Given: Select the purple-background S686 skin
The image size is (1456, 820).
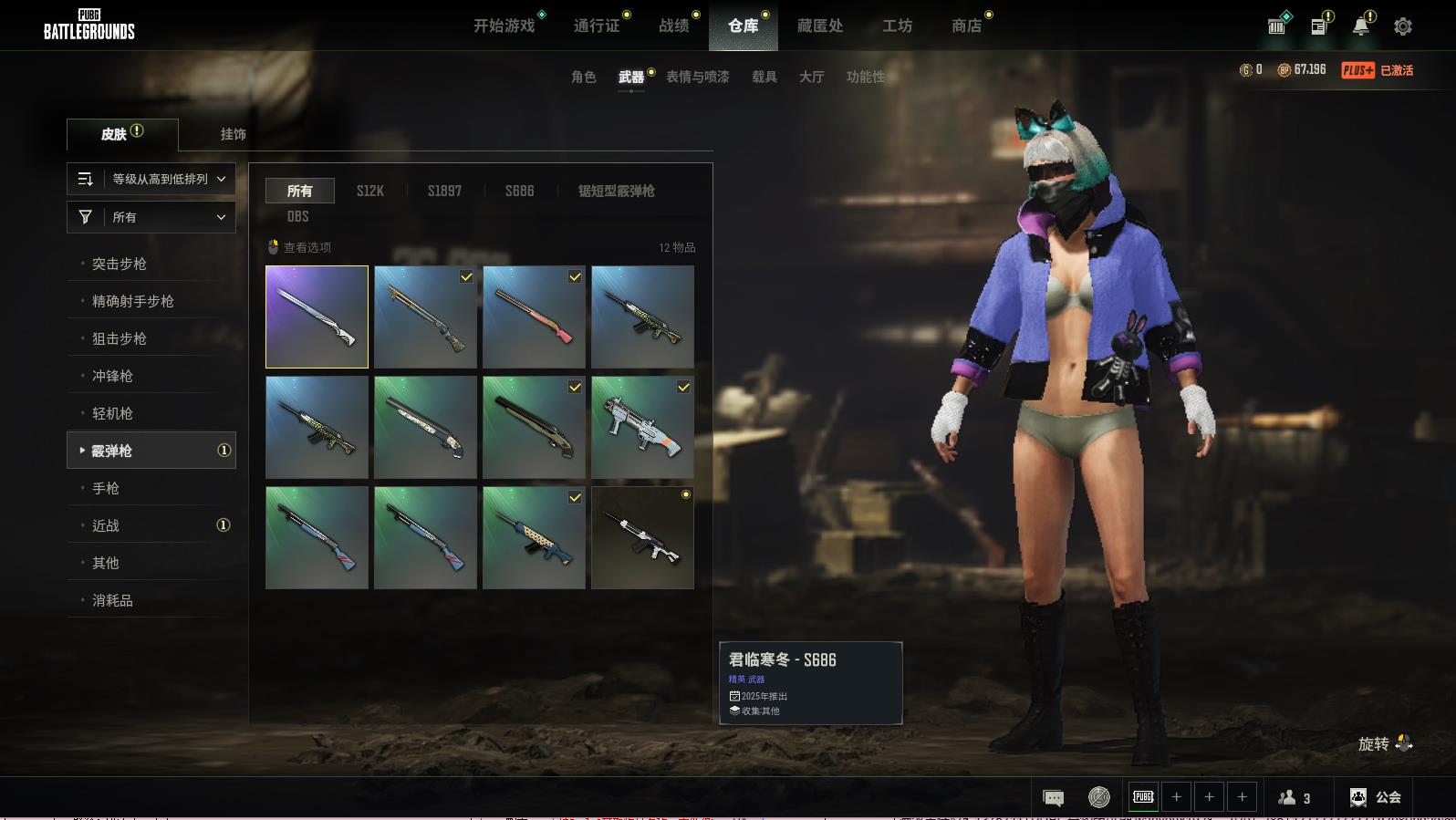Looking at the screenshot, I should (317, 317).
